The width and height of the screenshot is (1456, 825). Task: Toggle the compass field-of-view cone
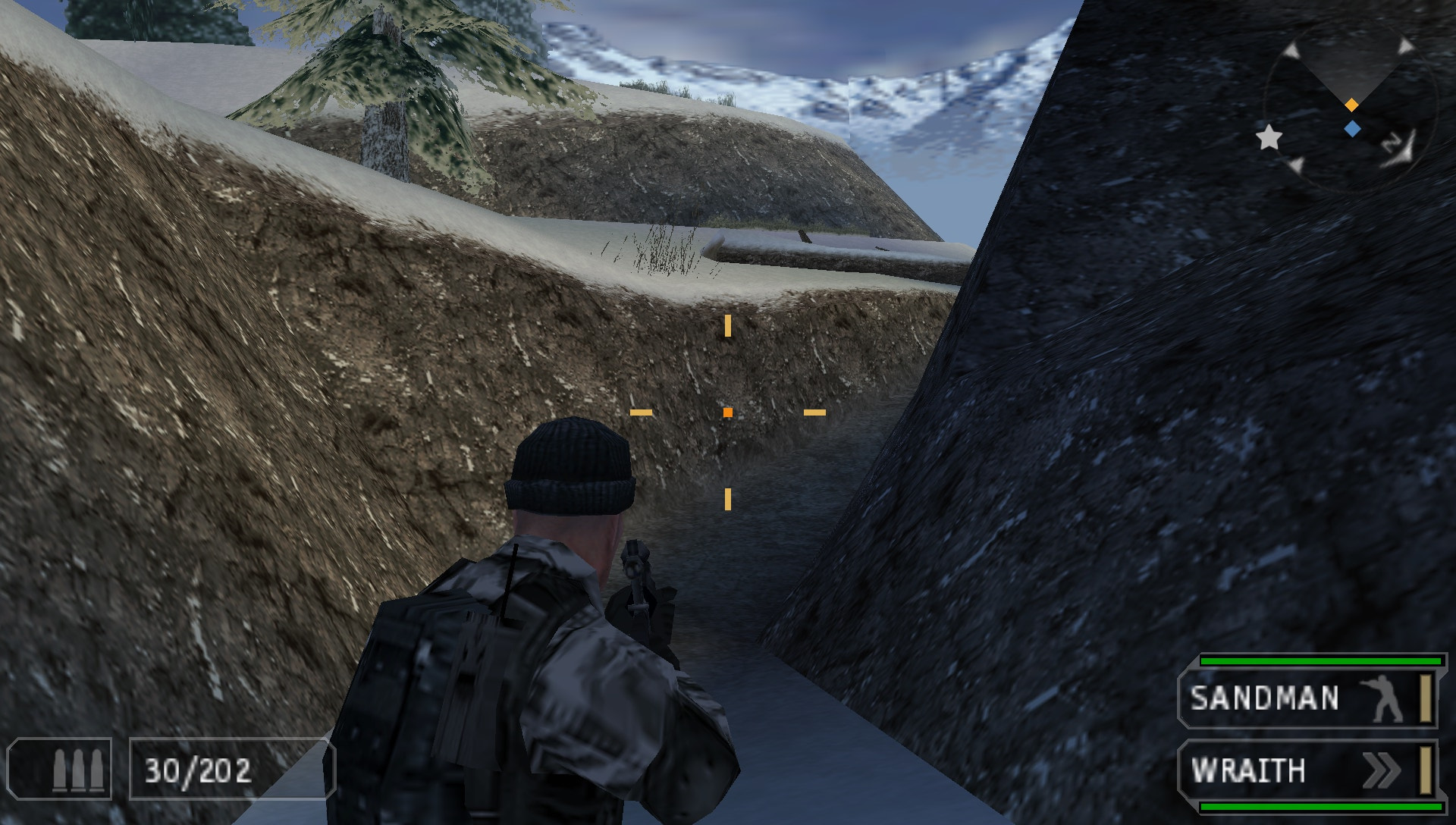pyautogui.click(x=1351, y=64)
